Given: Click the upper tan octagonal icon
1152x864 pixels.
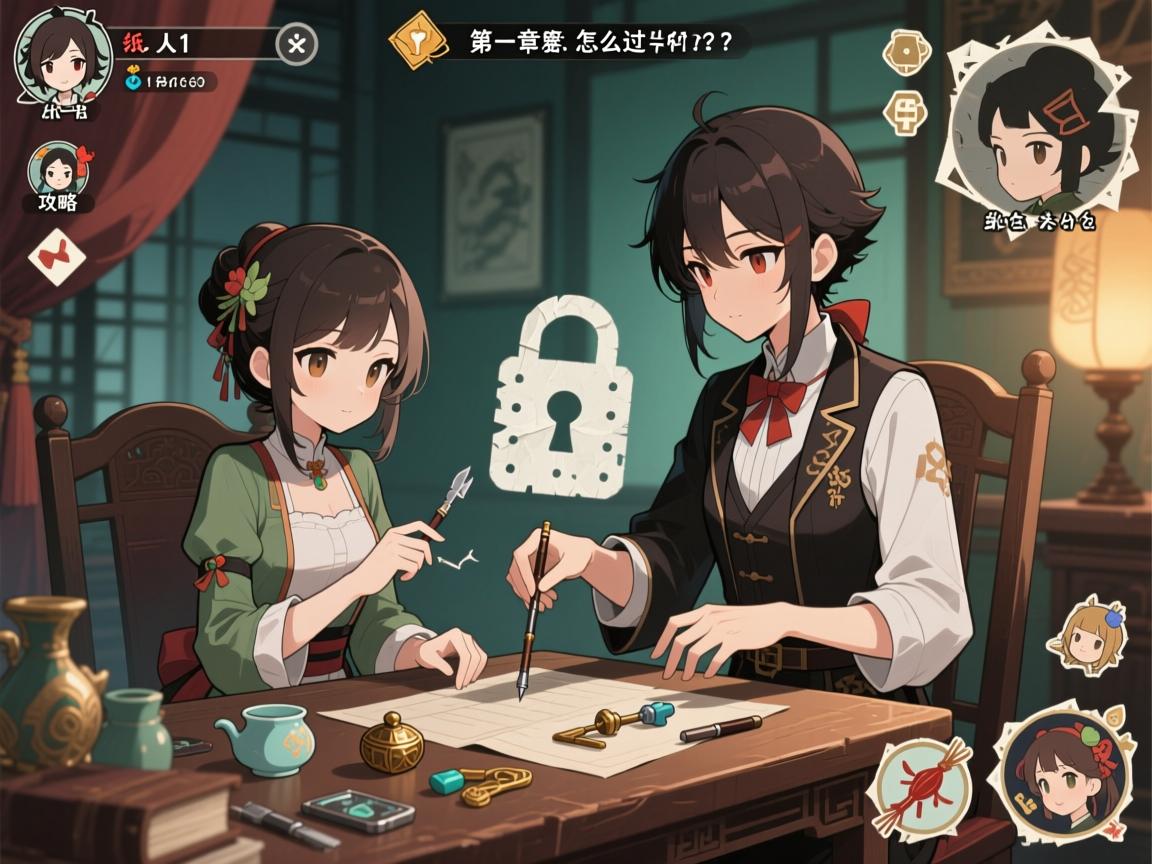Looking at the screenshot, I should click(x=904, y=51).
